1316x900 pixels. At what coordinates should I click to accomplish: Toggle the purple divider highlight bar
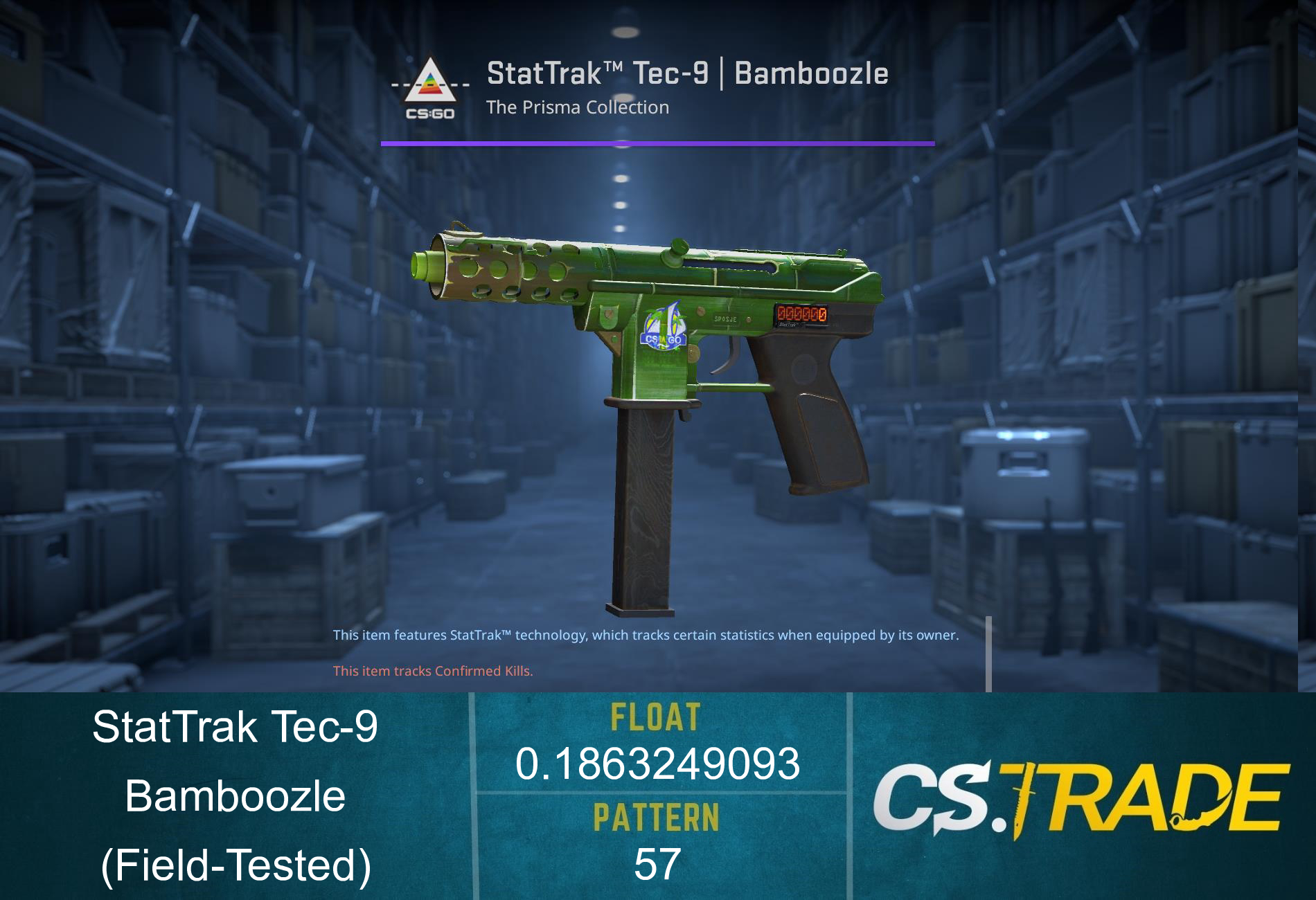[x=657, y=143]
